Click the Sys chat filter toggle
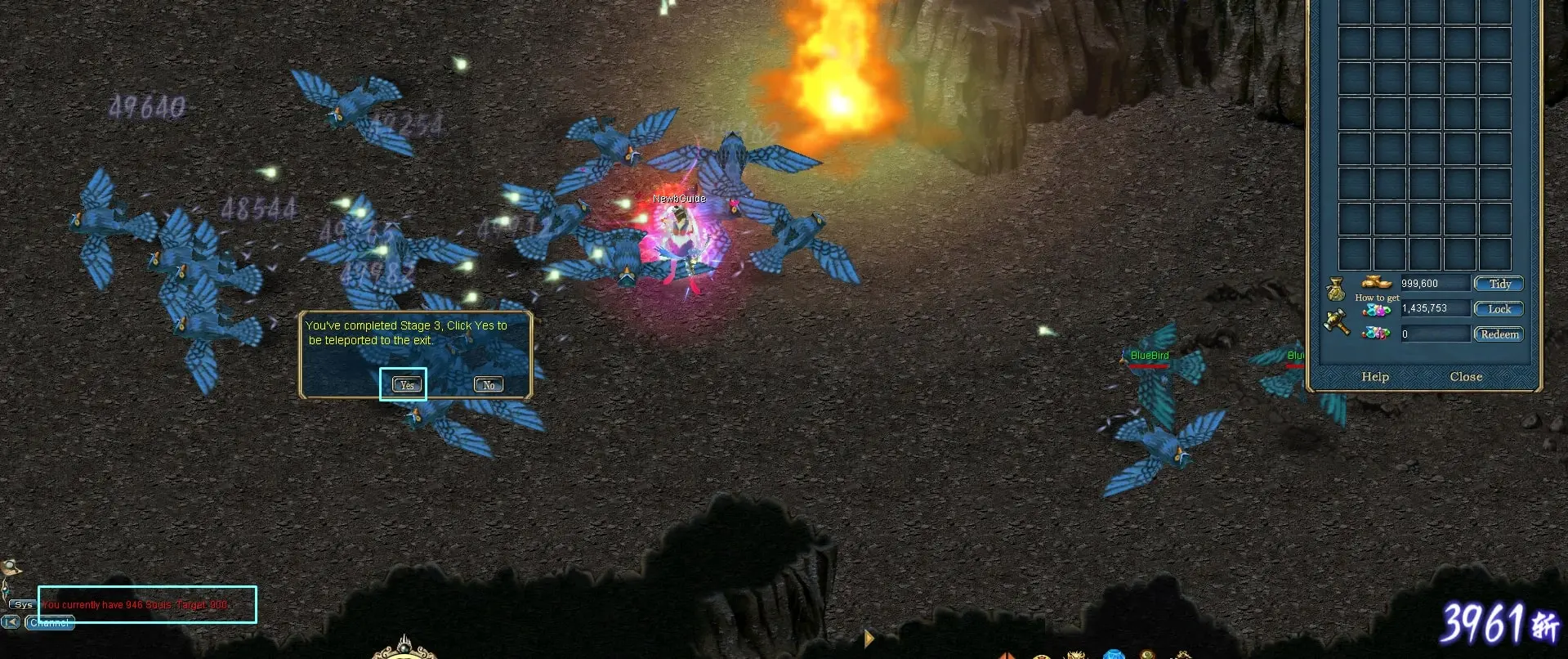This screenshot has height=659, width=1568. click(x=23, y=604)
